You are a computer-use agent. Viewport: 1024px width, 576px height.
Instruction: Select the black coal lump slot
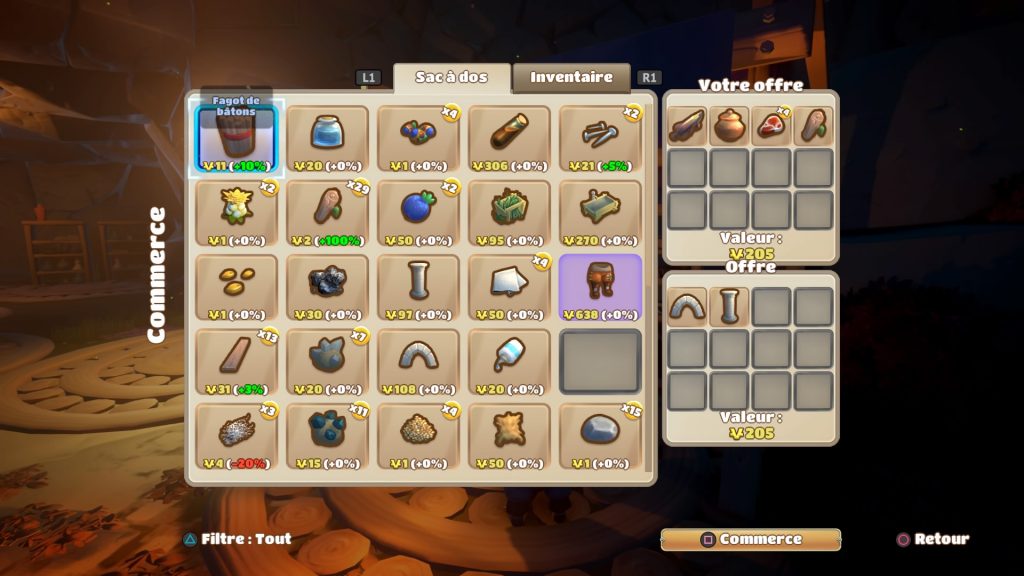[x=327, y=287]
